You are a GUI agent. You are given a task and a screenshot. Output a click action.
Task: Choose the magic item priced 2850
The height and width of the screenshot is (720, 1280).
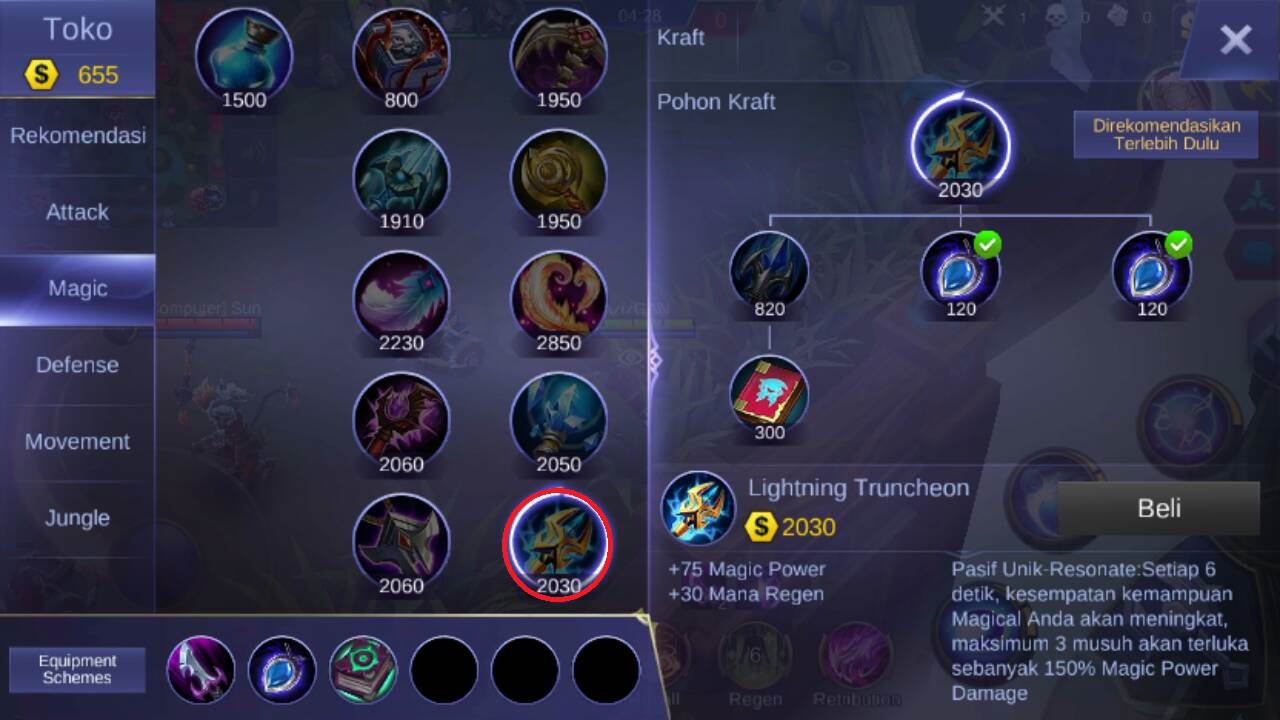pos(558,298)
